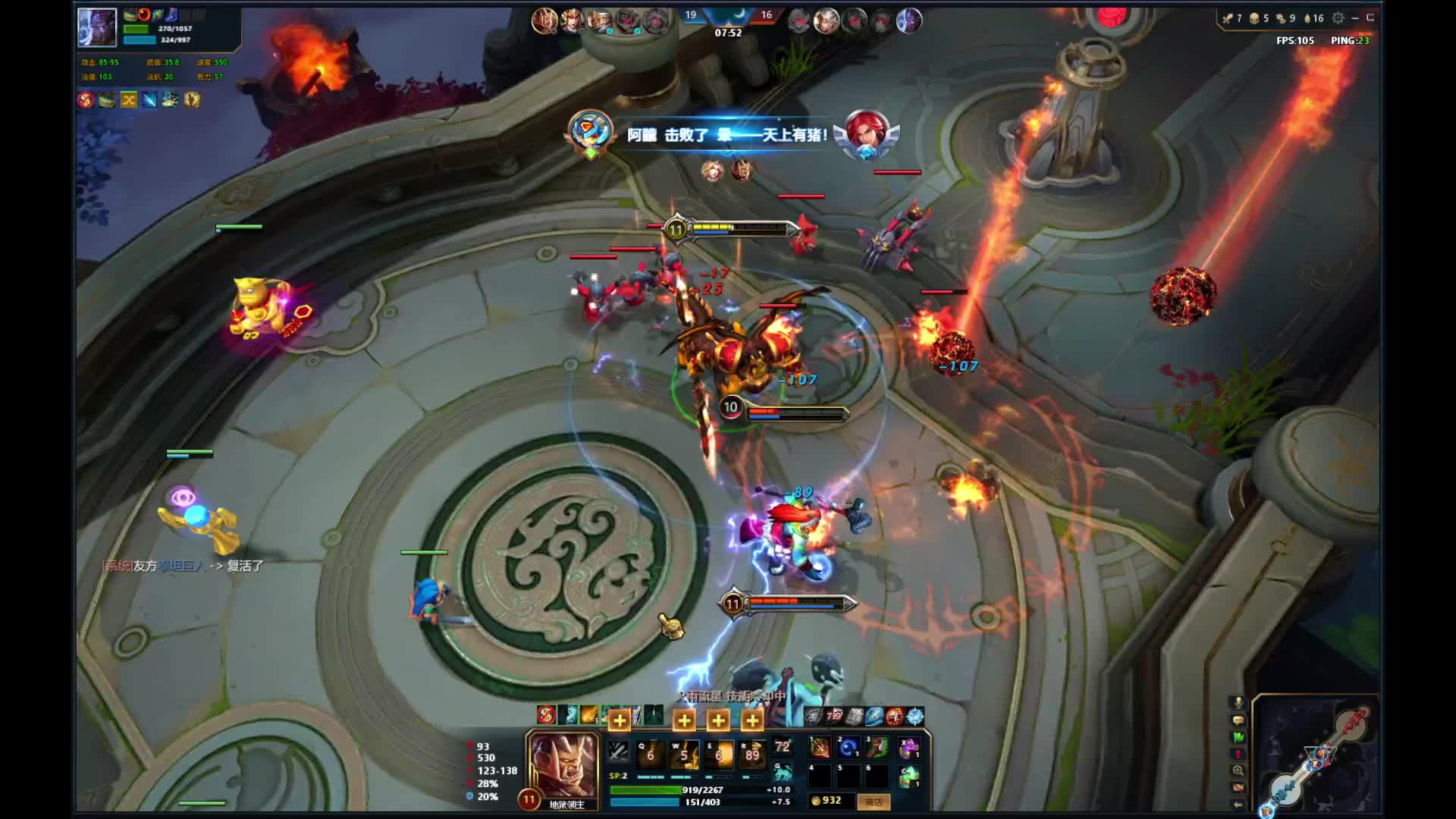The image size is (1456, 819).
Task: Activate the W ability icon
Action: pyautogui.click(x=684, y=754)
